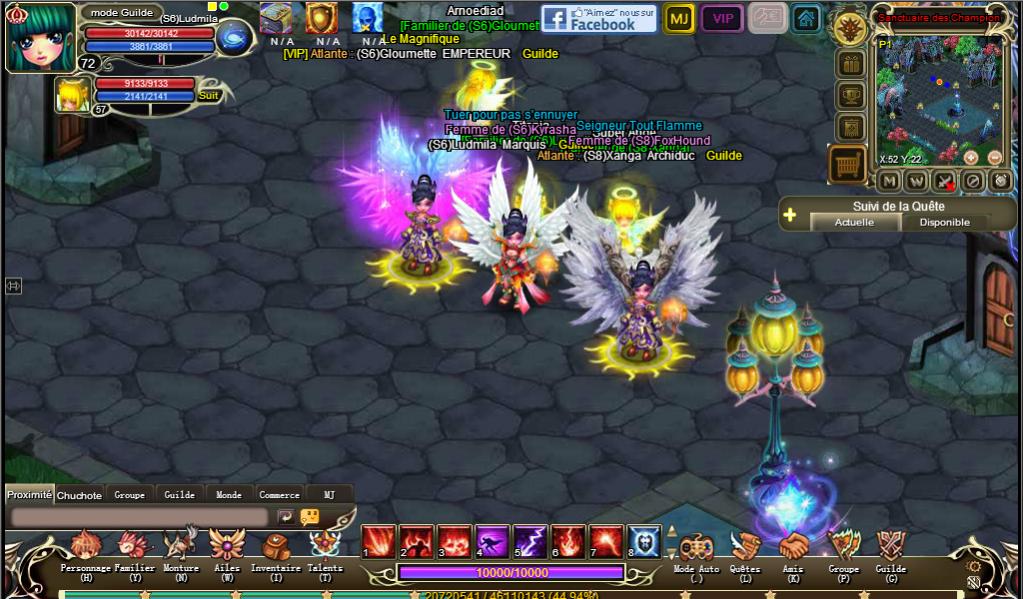
Task: Open the Amis friends list
Action: [x=794, y=549]
